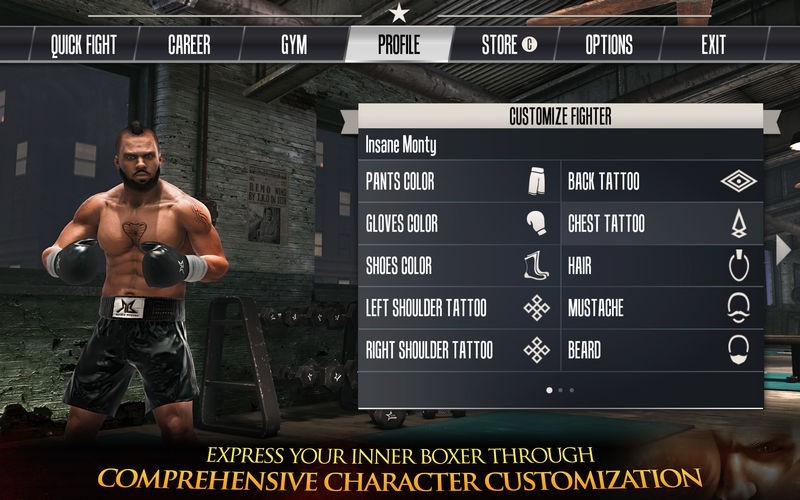The width and height of the screenshot is (800, 500).
Task: Choose the Back Tattoo option
Action: [661, 182]
